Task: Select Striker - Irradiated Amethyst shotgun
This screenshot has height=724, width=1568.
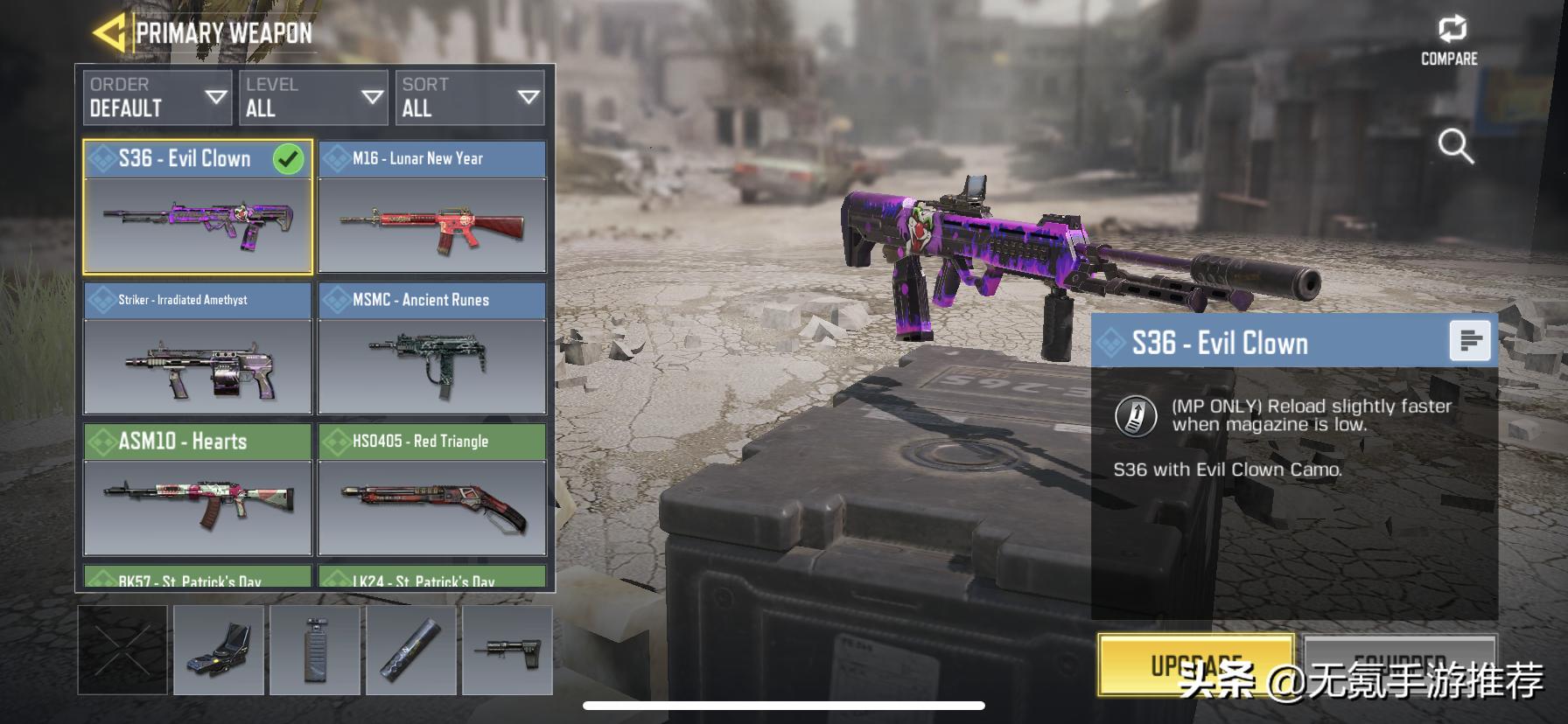Action: point(198,348)
